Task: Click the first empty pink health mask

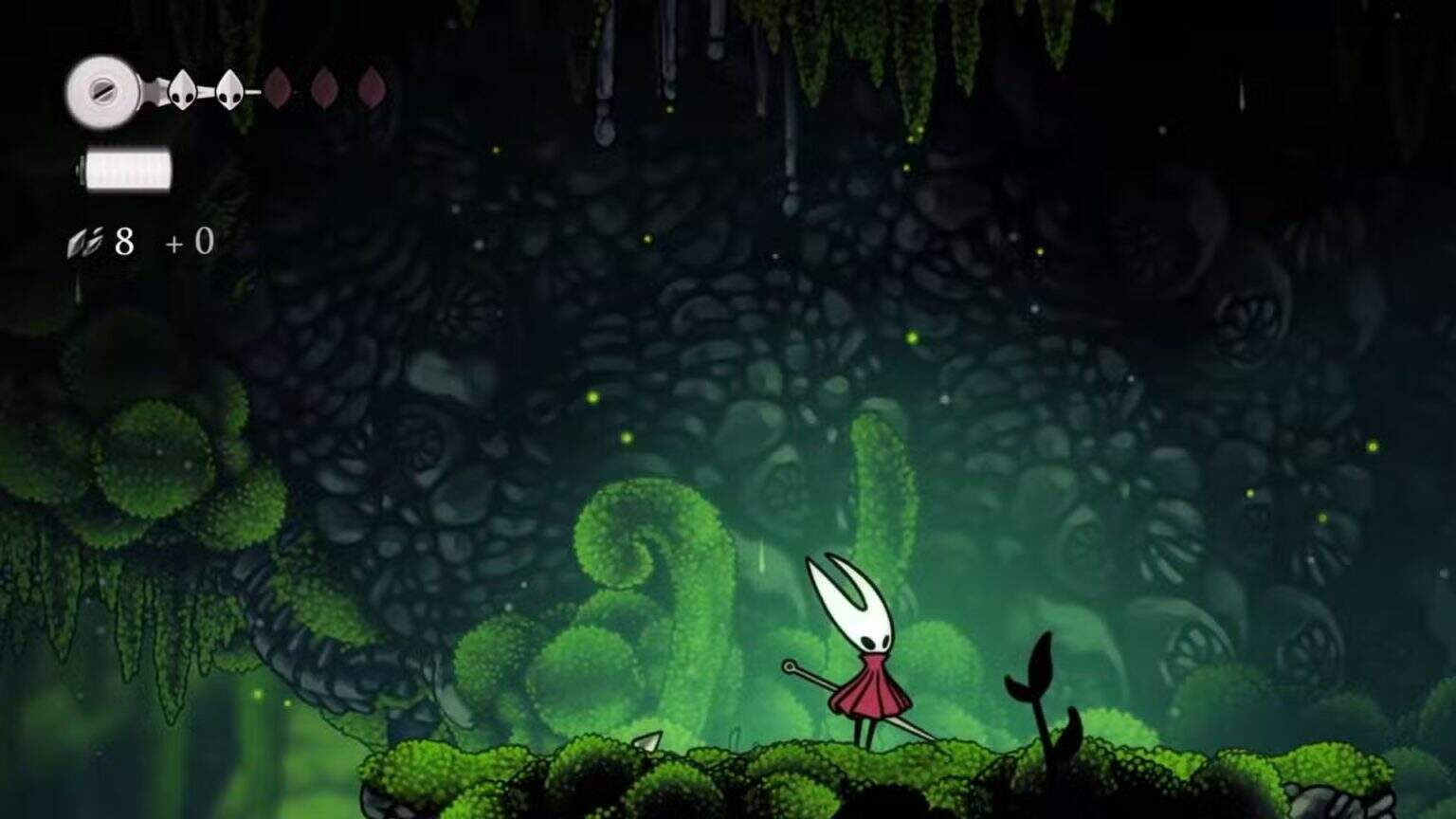Action: point(276,88)
